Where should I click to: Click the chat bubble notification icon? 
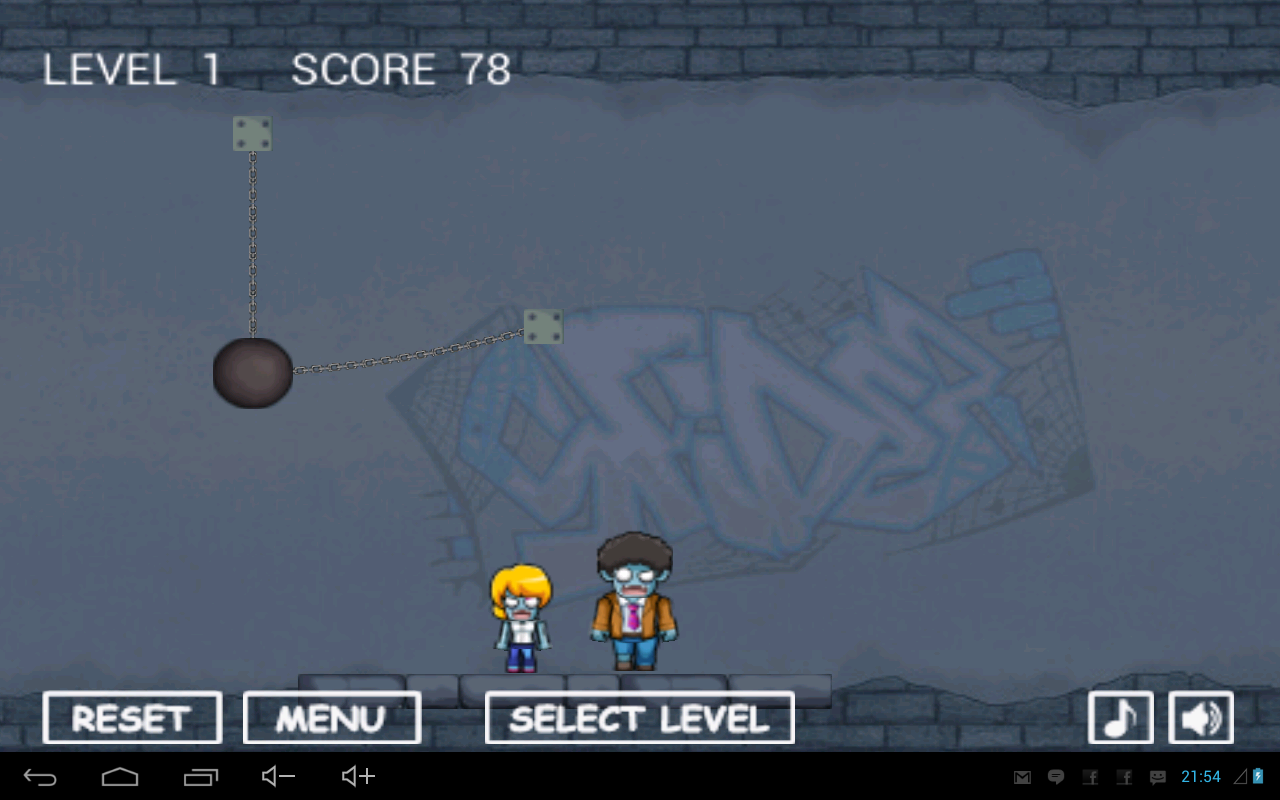(1056, 776)
